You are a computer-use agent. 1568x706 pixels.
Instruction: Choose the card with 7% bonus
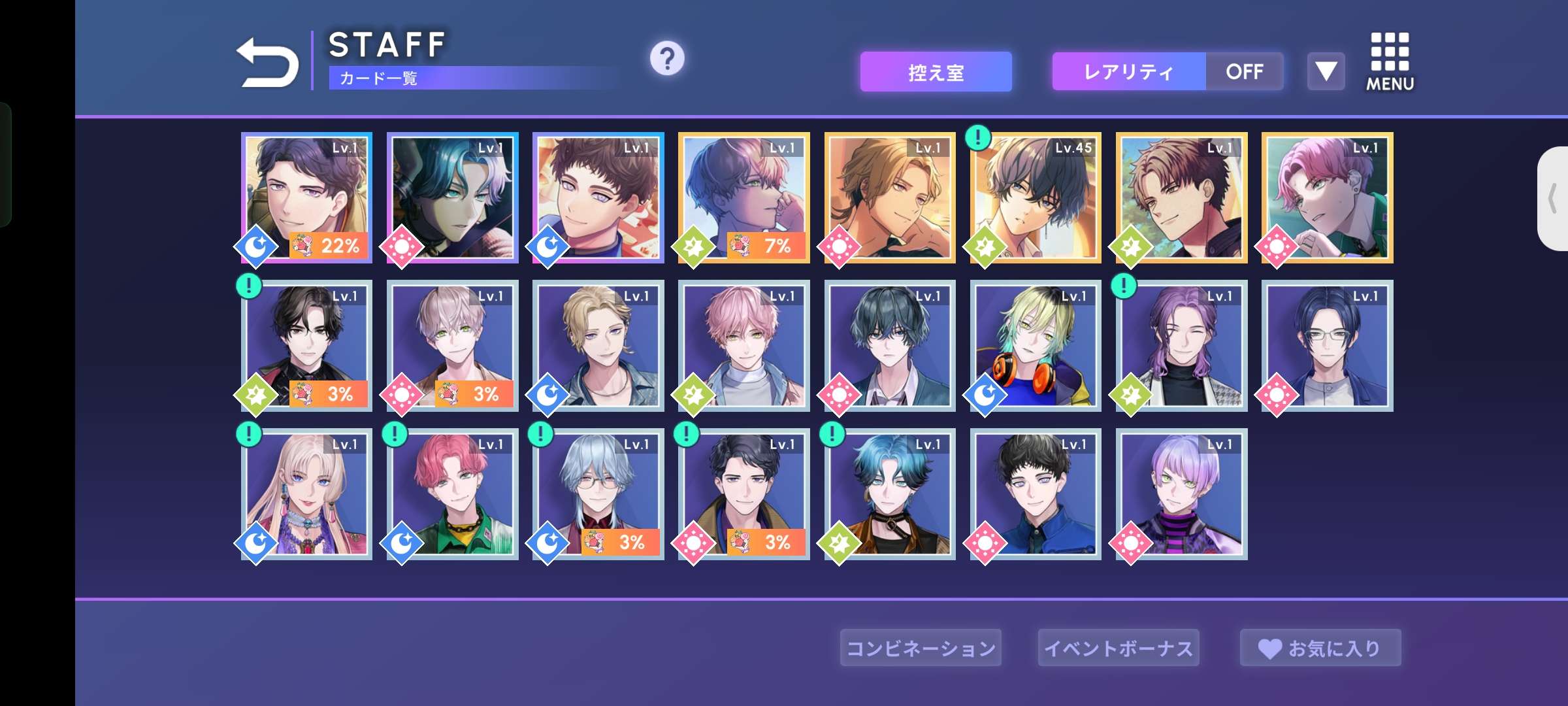point(744,197)
